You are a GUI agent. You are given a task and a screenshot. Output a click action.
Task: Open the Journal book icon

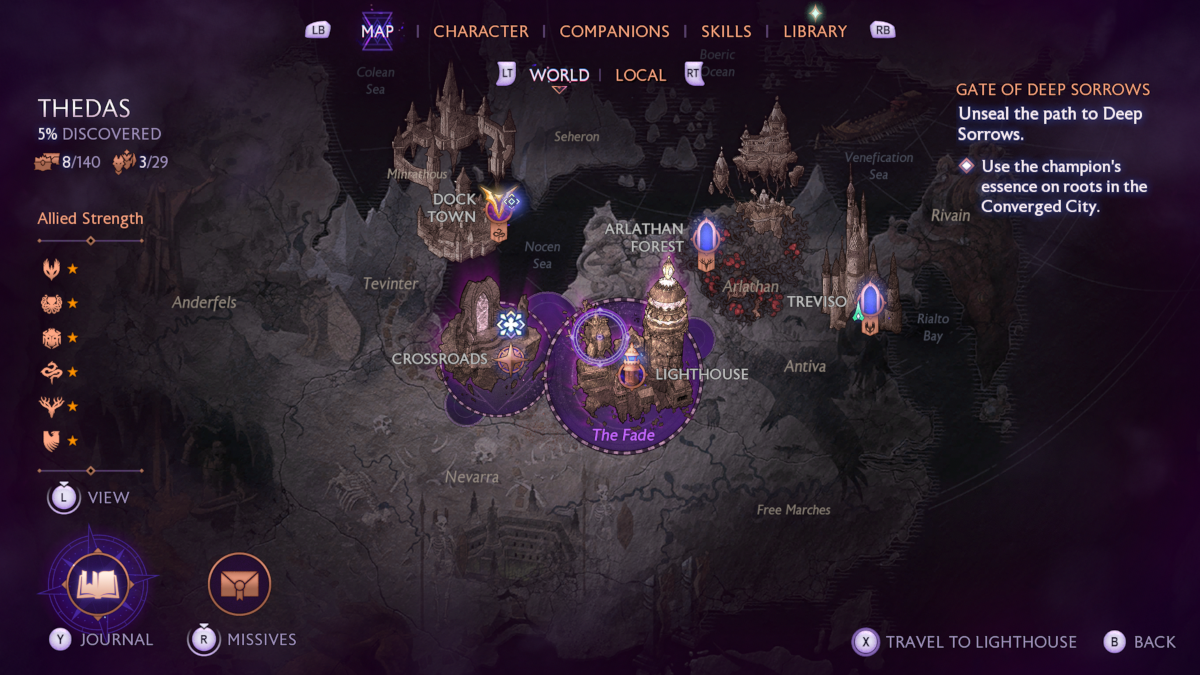[98, 584]
